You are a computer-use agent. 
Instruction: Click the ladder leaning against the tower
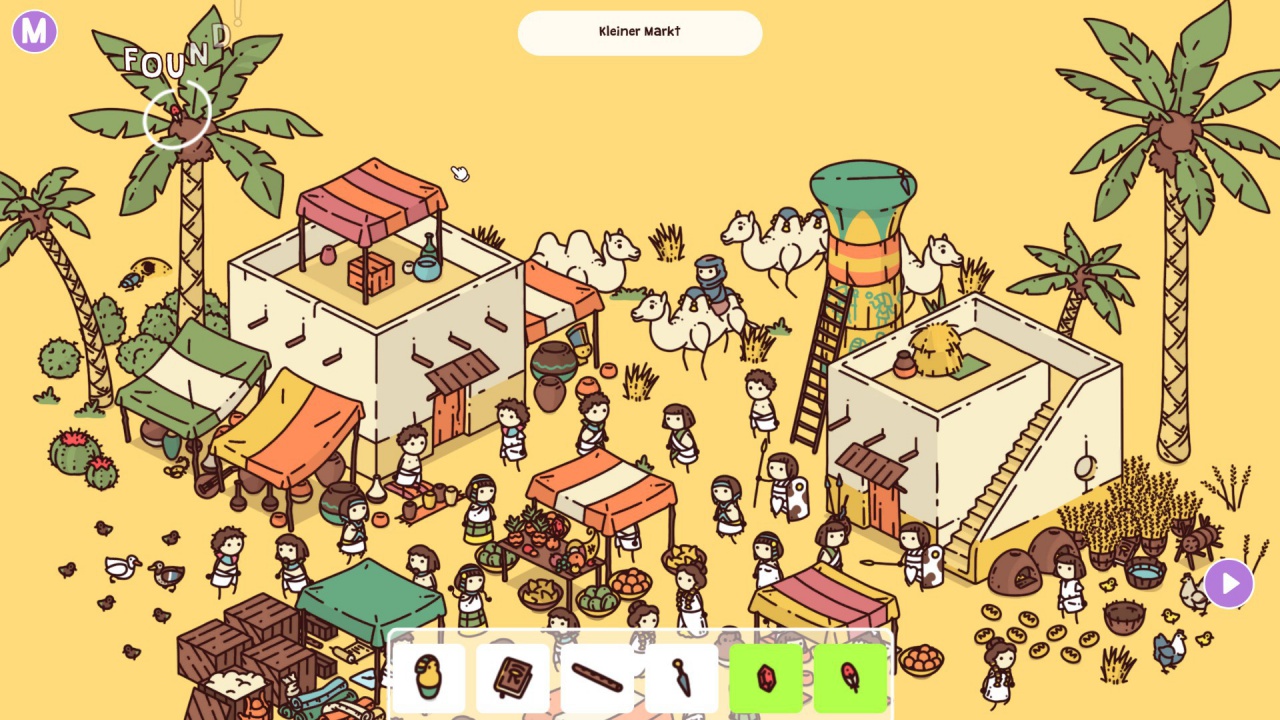point(818,360)
